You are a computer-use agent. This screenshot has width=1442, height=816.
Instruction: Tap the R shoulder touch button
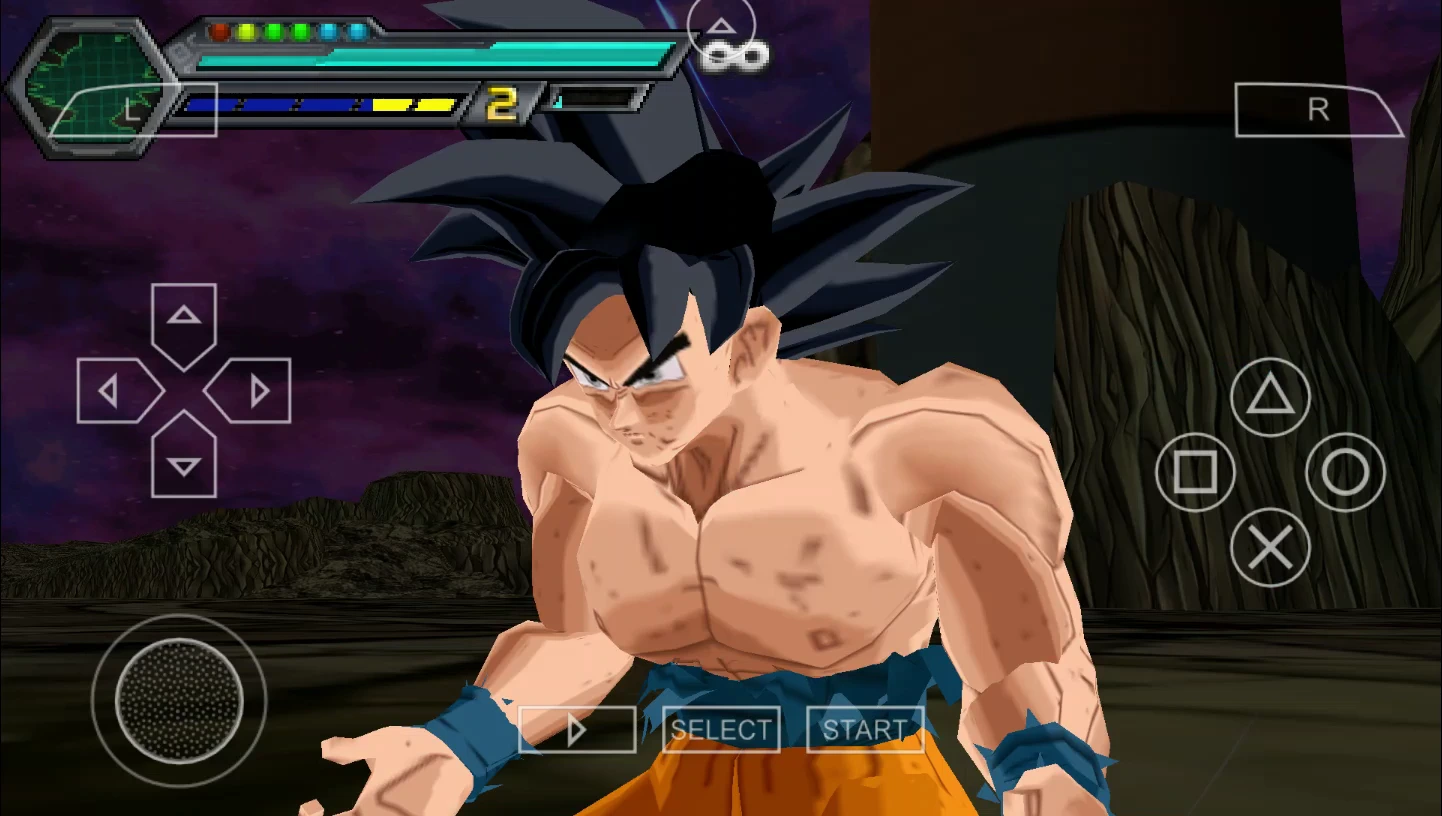1318,110
